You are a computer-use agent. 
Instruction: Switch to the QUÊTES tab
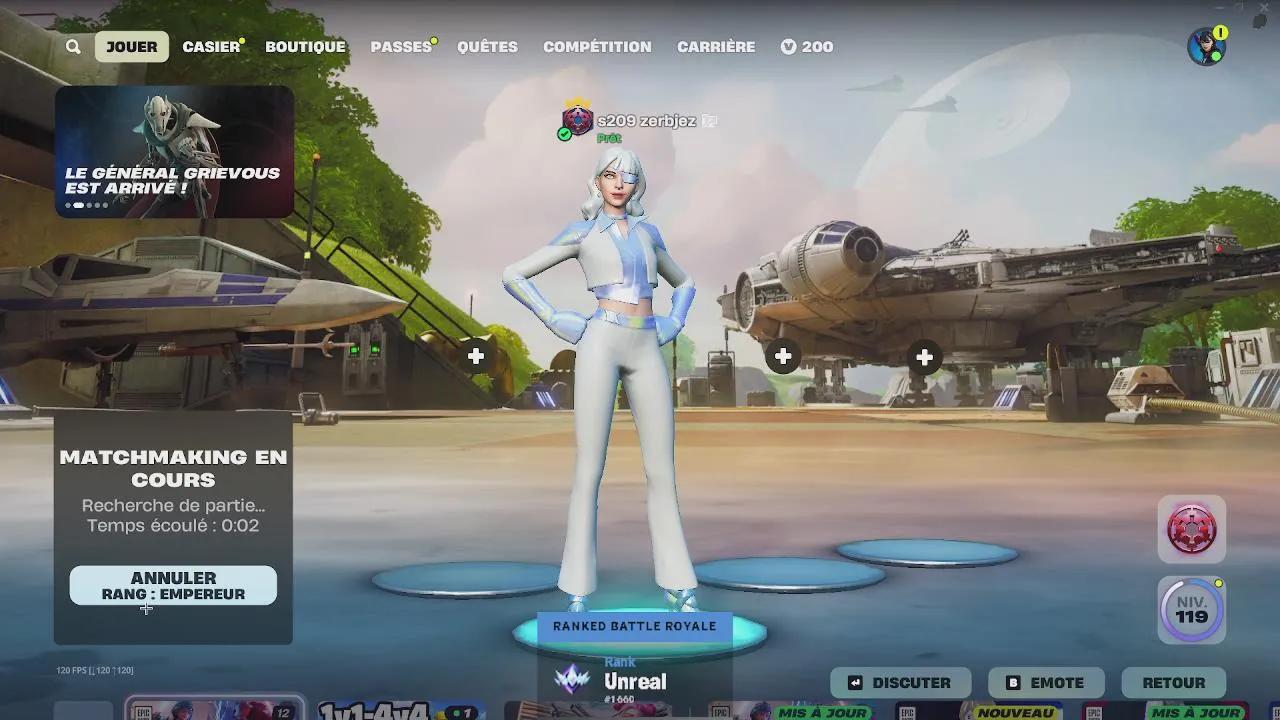click(x=487, y=46)
